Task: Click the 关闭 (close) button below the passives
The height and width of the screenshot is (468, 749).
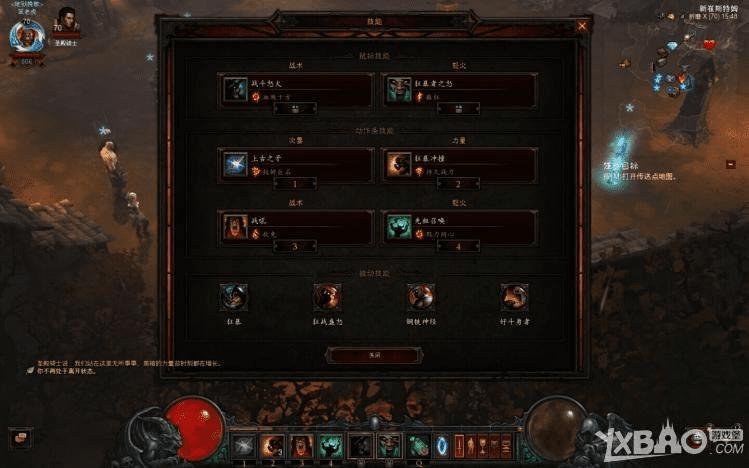Action: 373,355
